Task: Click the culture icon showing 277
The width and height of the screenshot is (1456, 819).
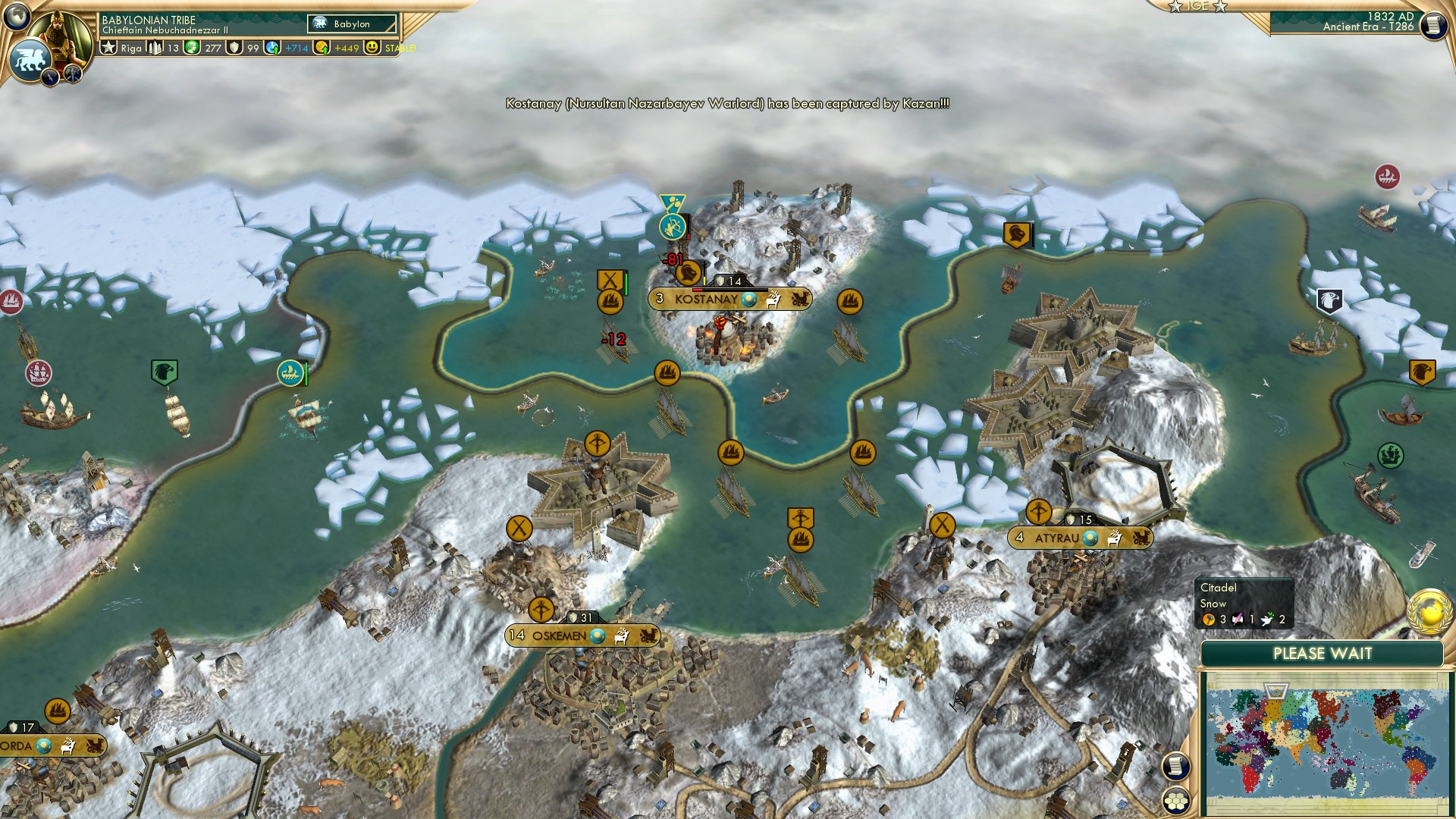Action: pyautogui.click(x=190, y=47)
